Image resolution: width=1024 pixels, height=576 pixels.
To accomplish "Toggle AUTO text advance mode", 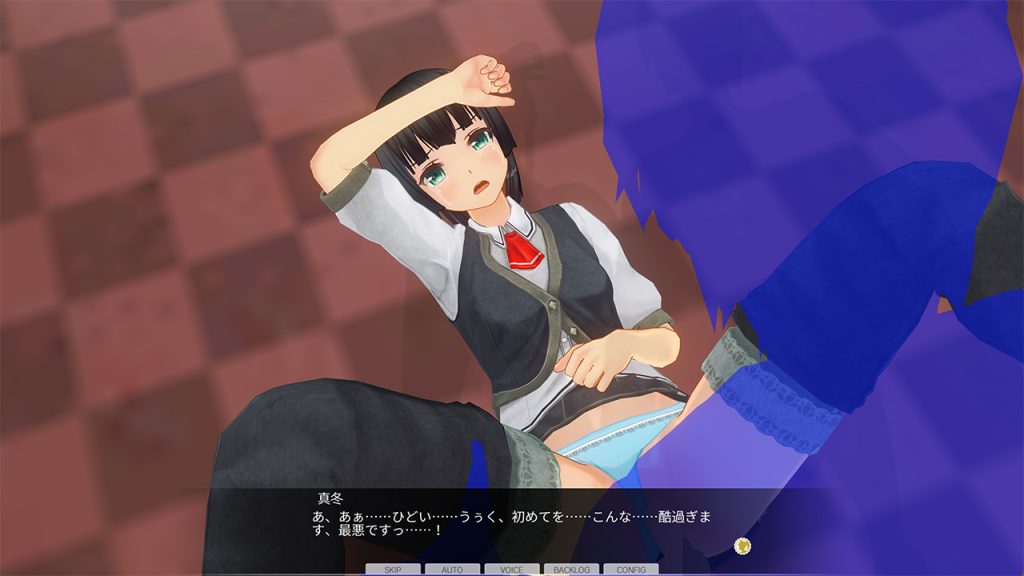I will (452, 570).
